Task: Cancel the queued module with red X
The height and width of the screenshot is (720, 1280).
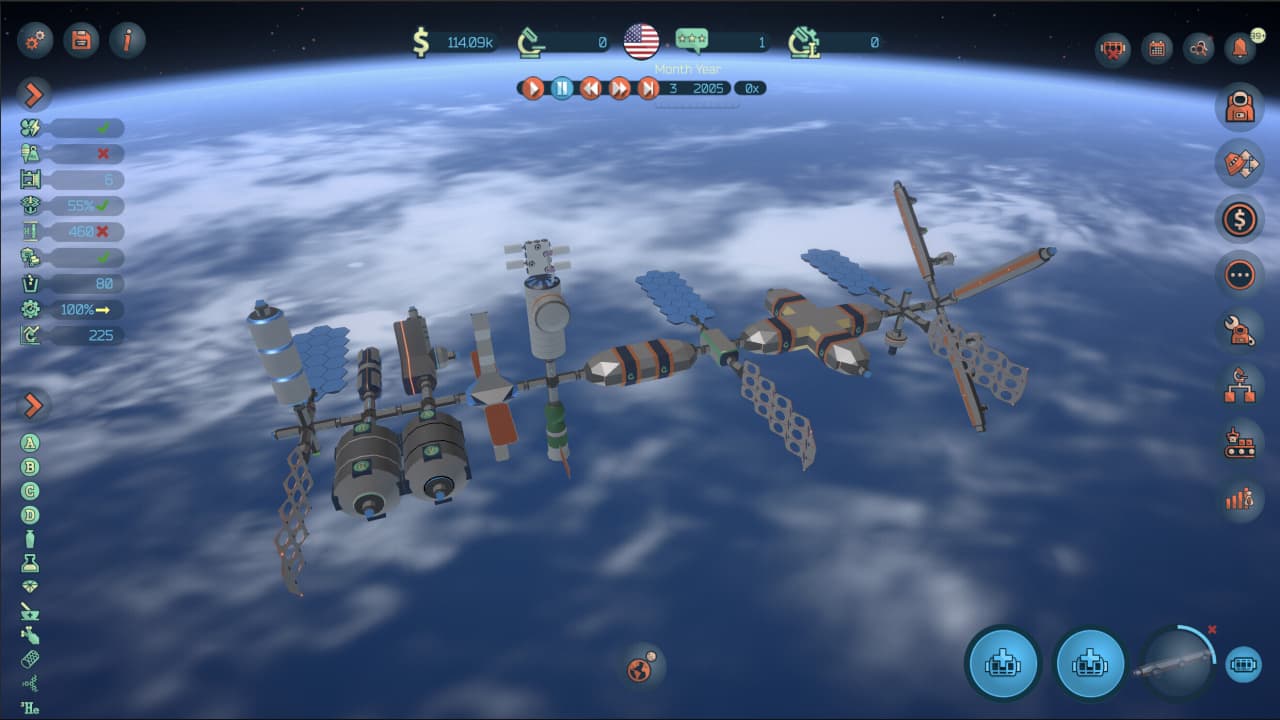Action: [x=1212, y=630]
